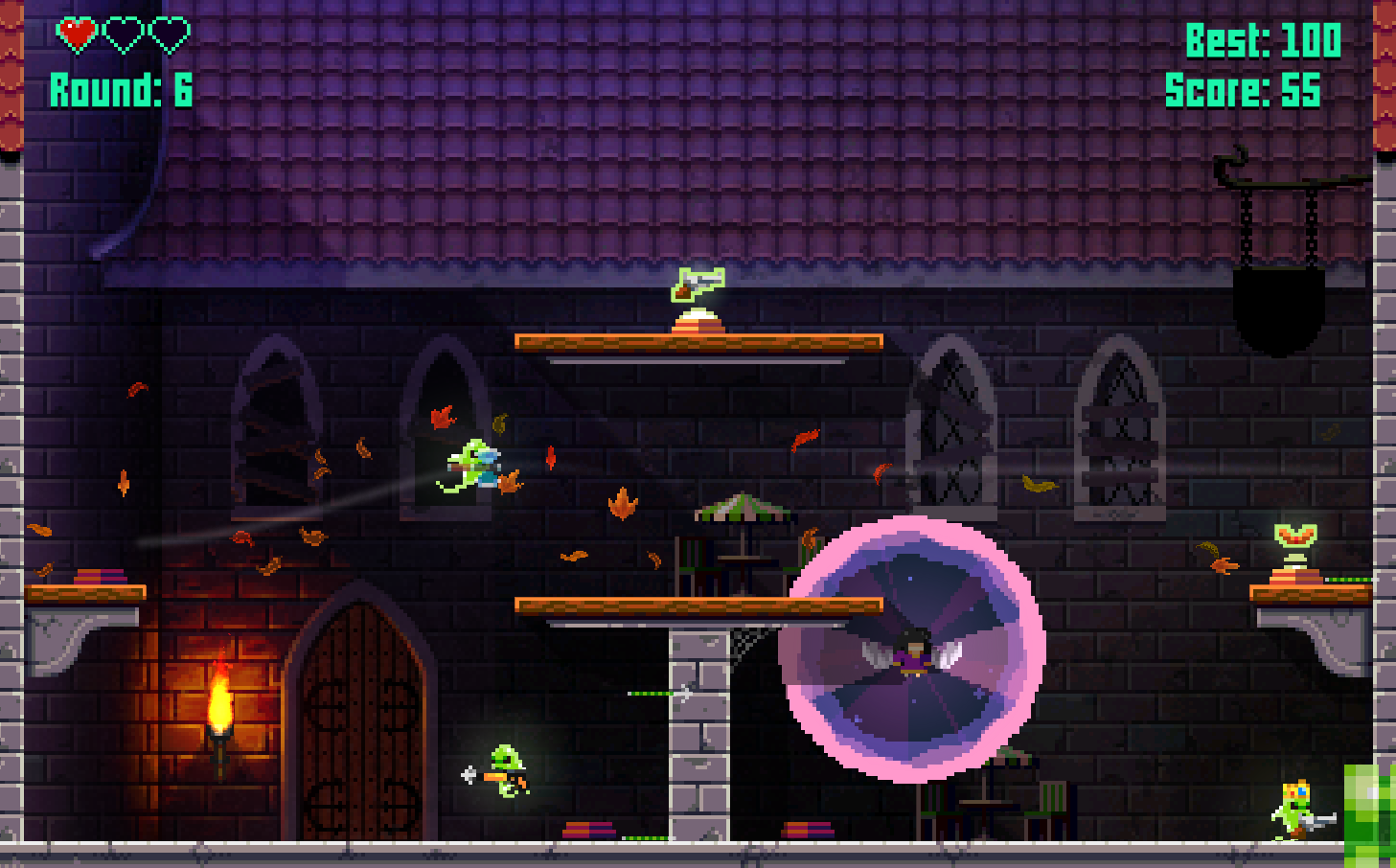The width and height of the screenshot is (1396, 868).
Task: Collect the glowing pistol pickup on top platform
Action: (x=698, y=286)
